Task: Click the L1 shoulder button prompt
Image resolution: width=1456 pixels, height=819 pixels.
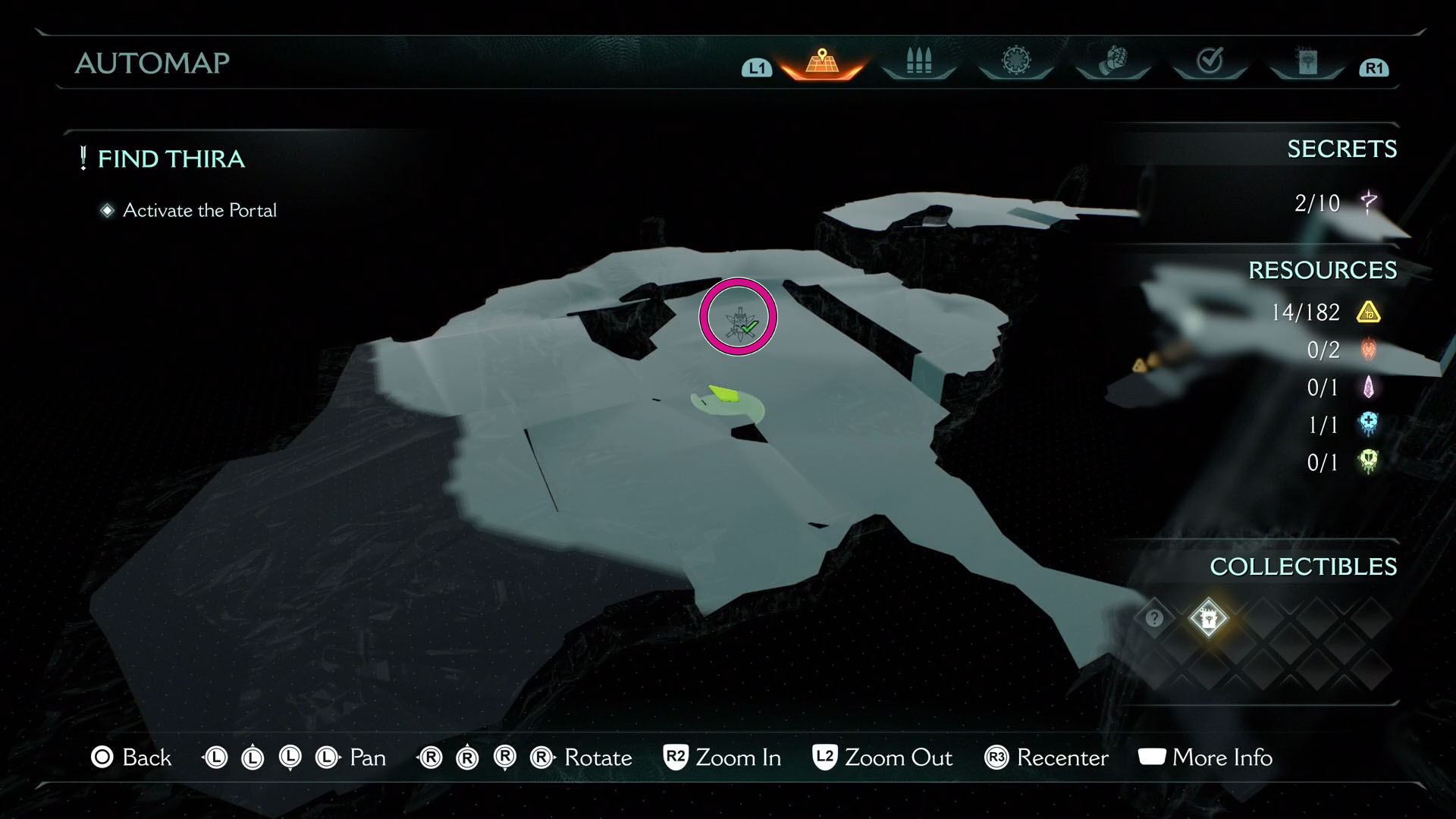Action: click(755, 68)
